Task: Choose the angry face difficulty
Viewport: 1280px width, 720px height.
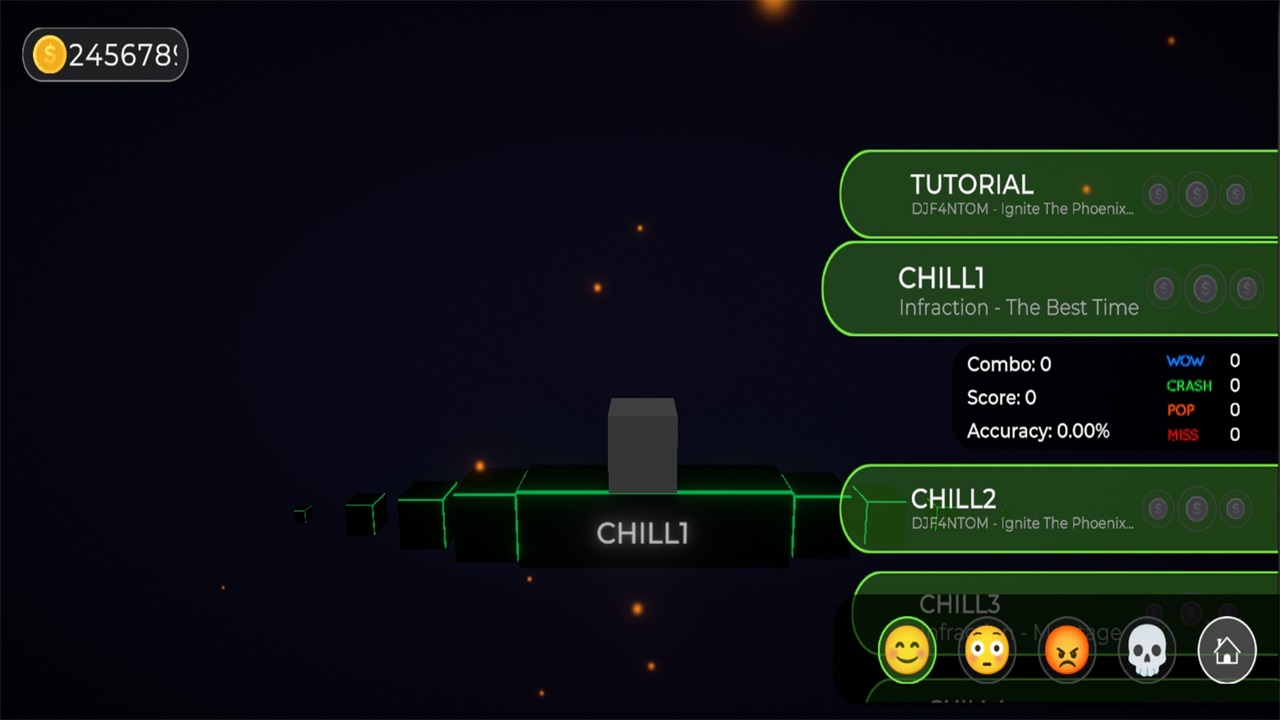Action: coord(1067,651)
